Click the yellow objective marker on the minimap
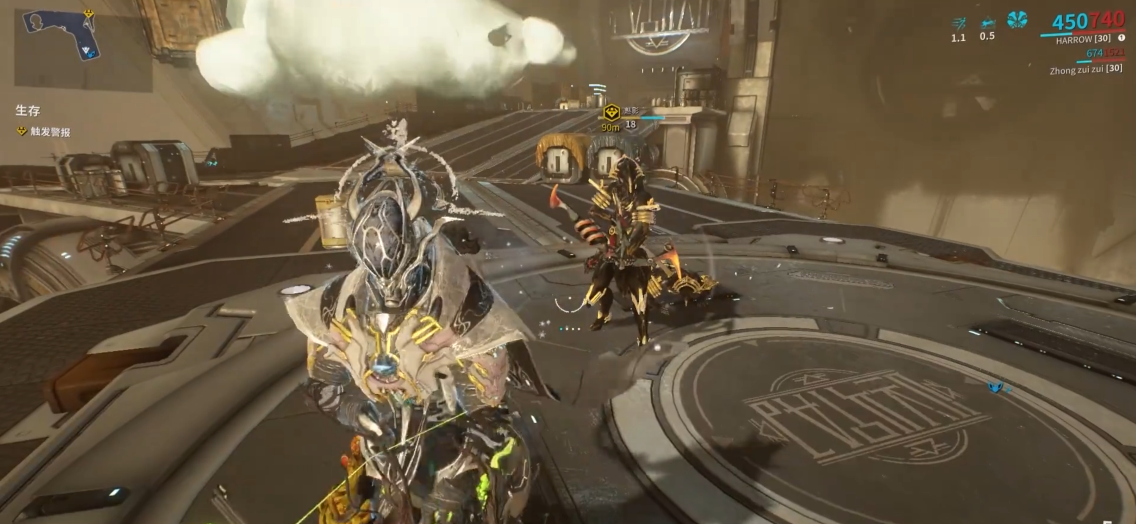The width and height of the screenshot is (1136, 524). click(88, 14)
